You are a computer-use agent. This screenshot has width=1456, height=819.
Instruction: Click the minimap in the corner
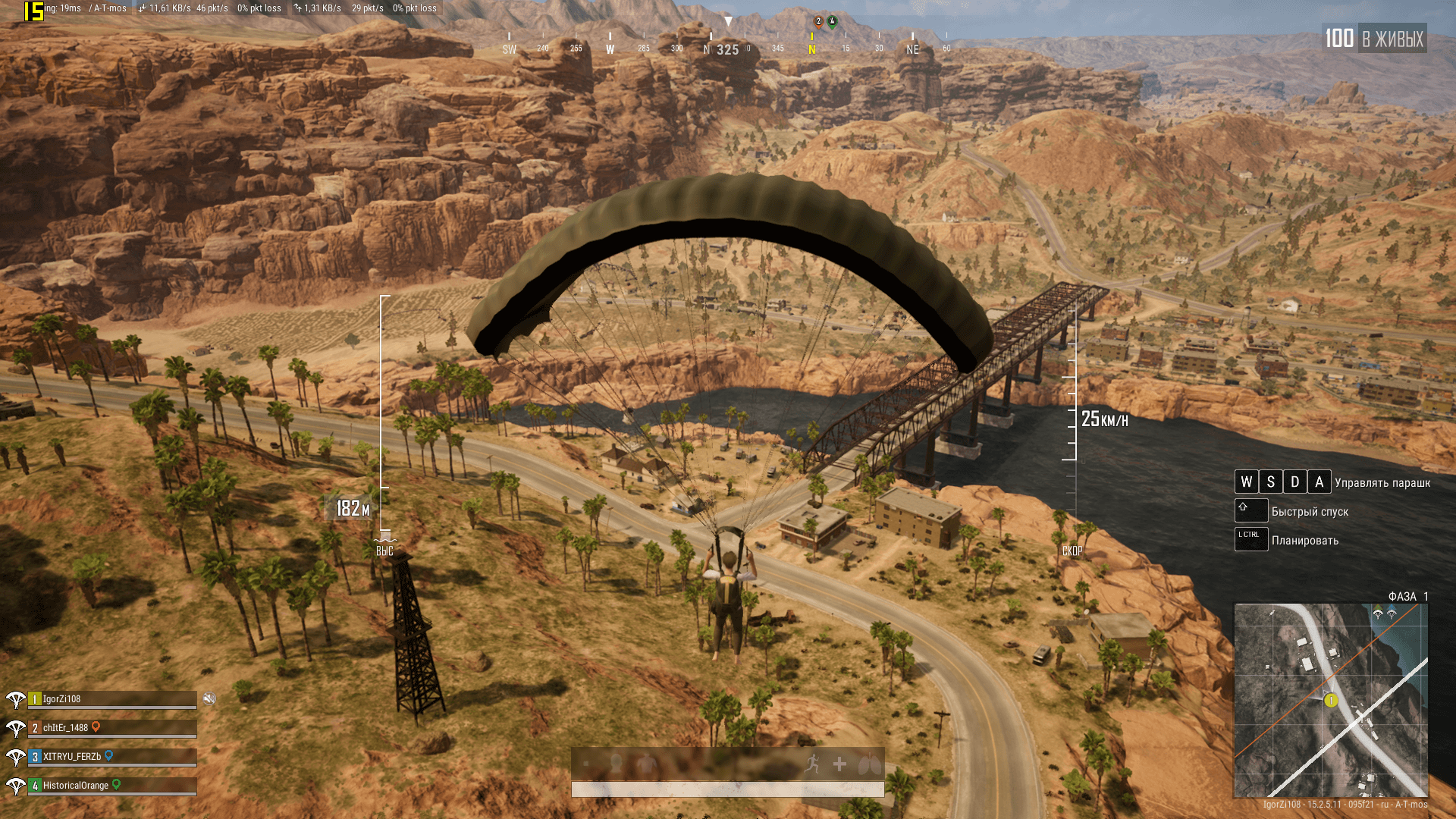1331,699
